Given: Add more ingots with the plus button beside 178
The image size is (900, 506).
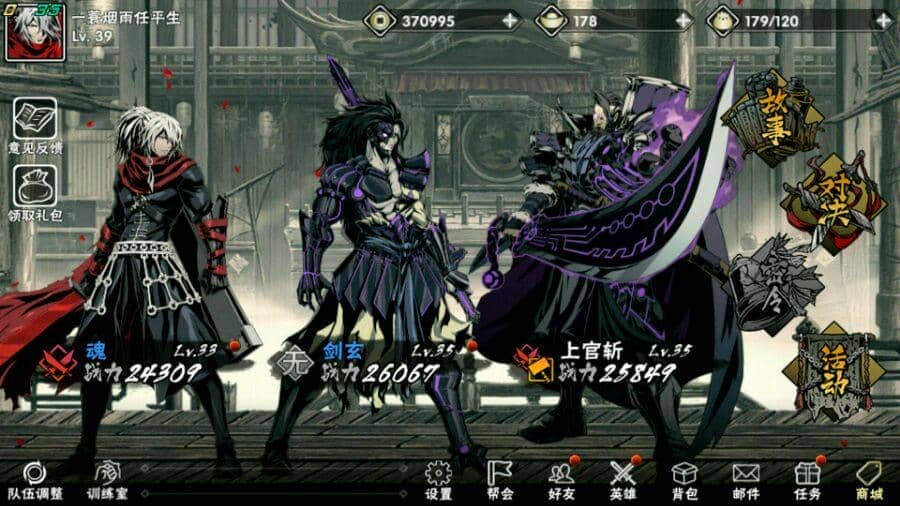Looking at the screenshot, I should pyautogui.click(x=683, y=20).
